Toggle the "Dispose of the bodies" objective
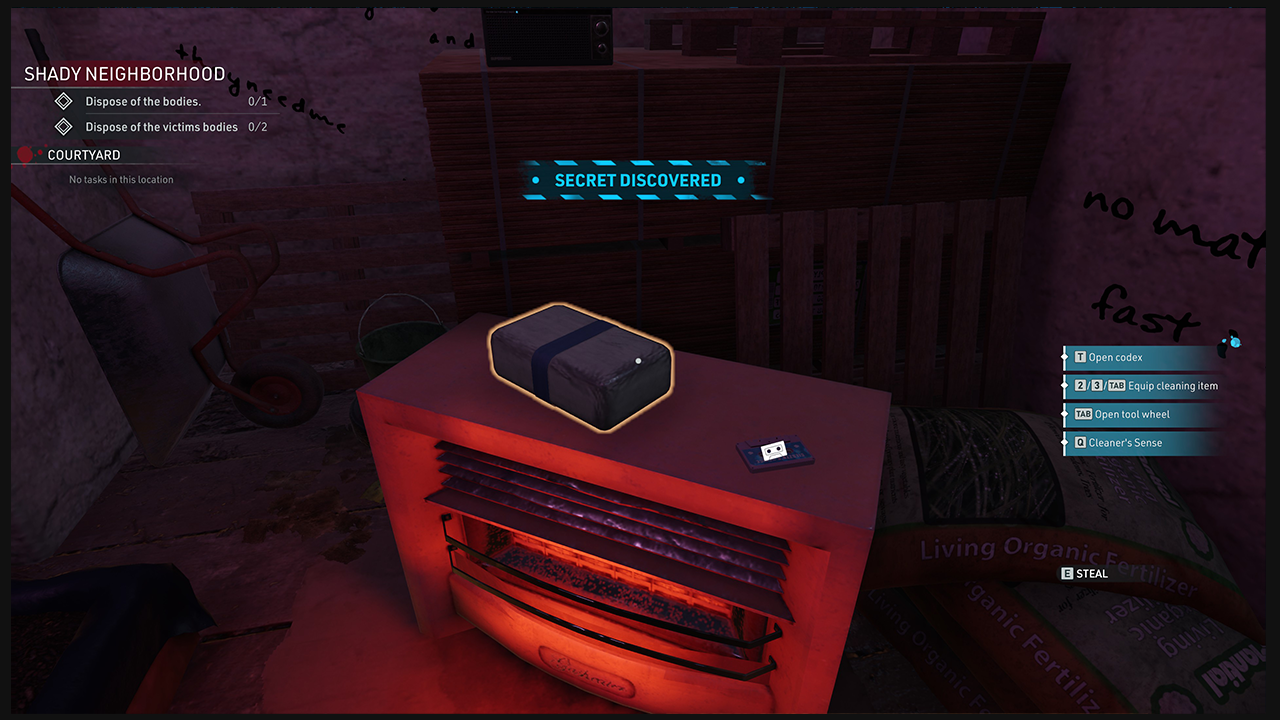 click(x=142, y=101)
